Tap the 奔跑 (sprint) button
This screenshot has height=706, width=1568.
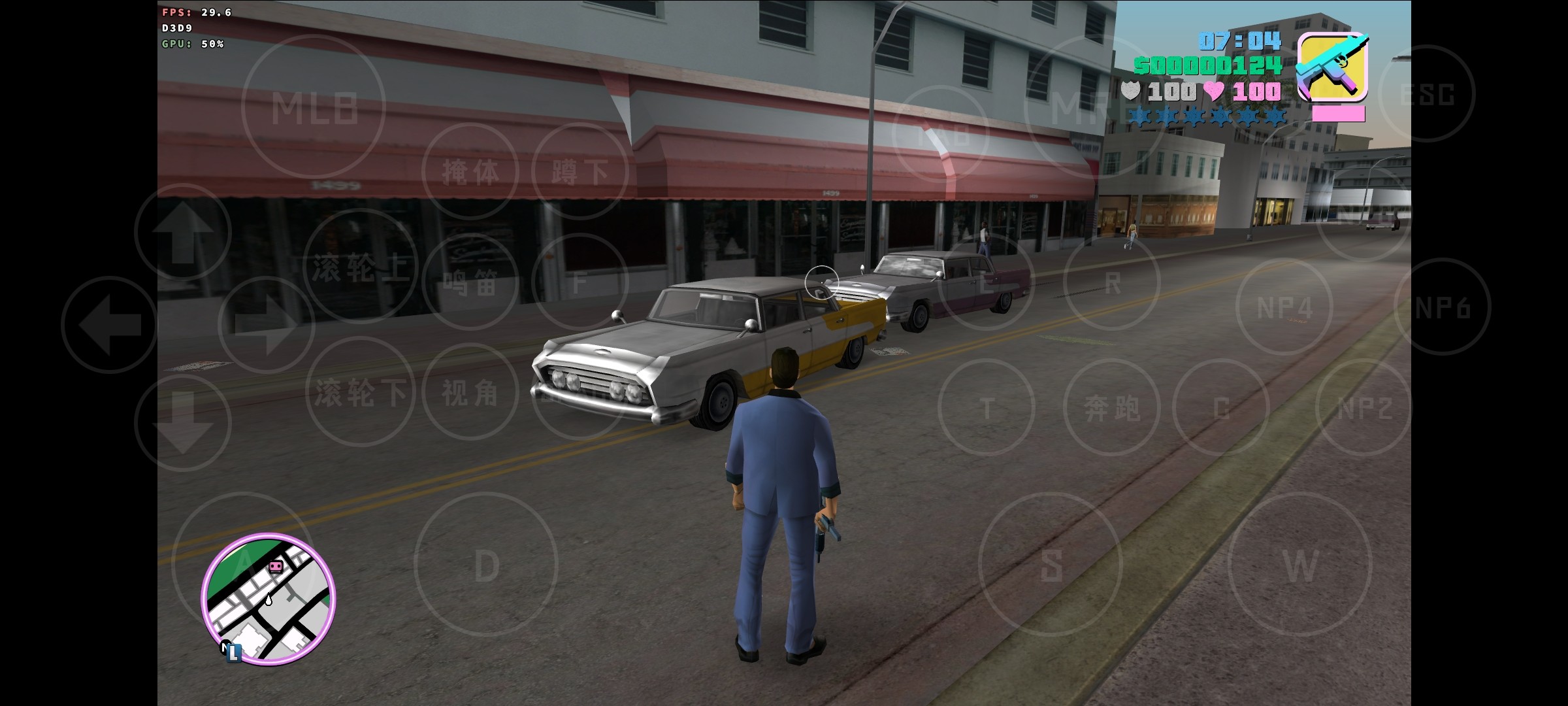[x=1112, y=408]
